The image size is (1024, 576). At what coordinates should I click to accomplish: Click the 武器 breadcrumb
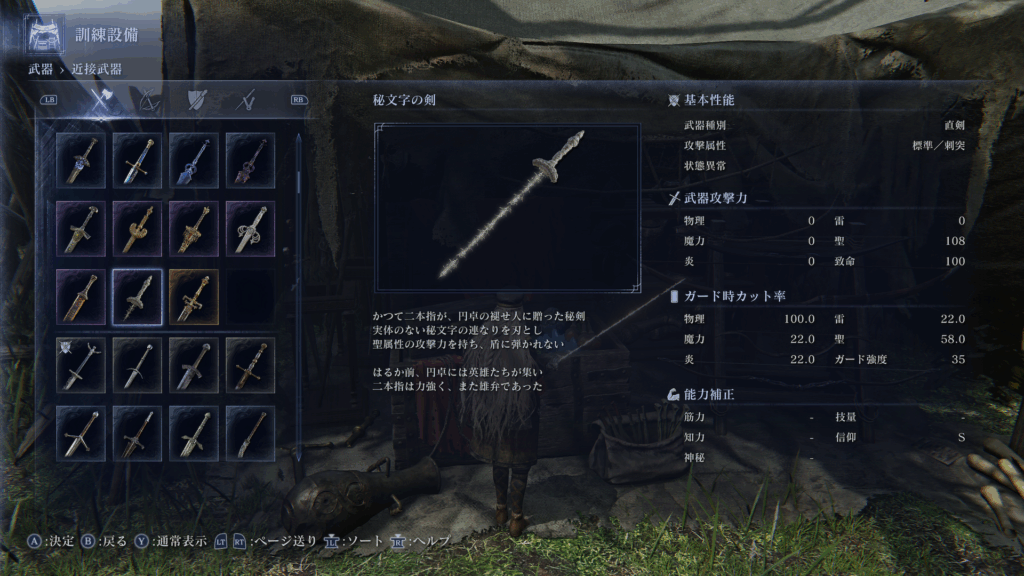(40, 69)
